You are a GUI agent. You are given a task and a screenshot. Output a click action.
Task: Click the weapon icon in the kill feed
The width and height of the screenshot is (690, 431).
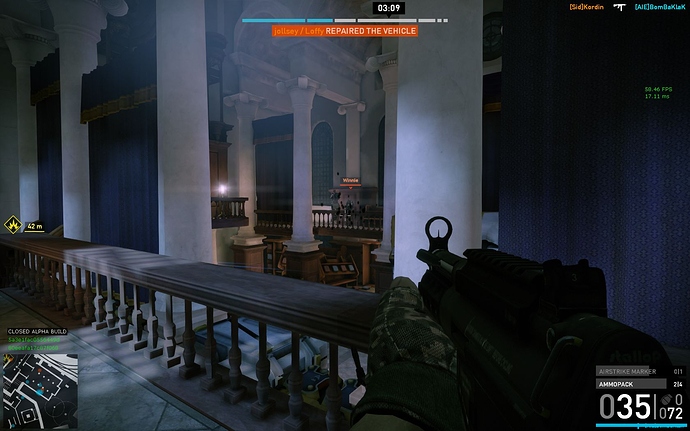coord(618,7)
